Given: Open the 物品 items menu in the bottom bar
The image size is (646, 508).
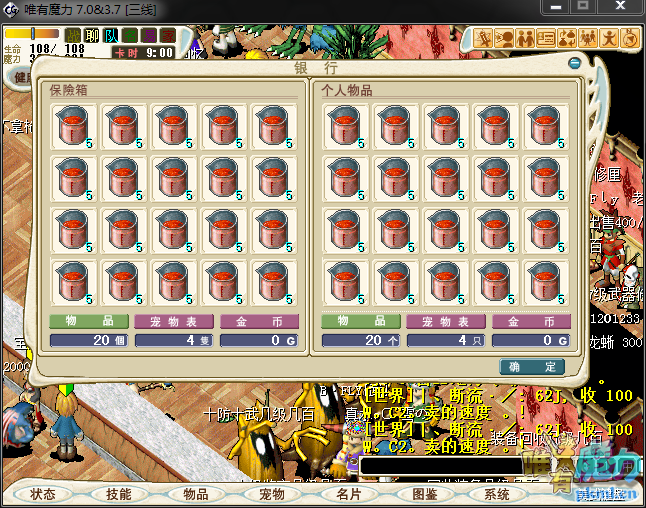Looking at the screenshot, I should pyautogui.click(x=195, y=494).
